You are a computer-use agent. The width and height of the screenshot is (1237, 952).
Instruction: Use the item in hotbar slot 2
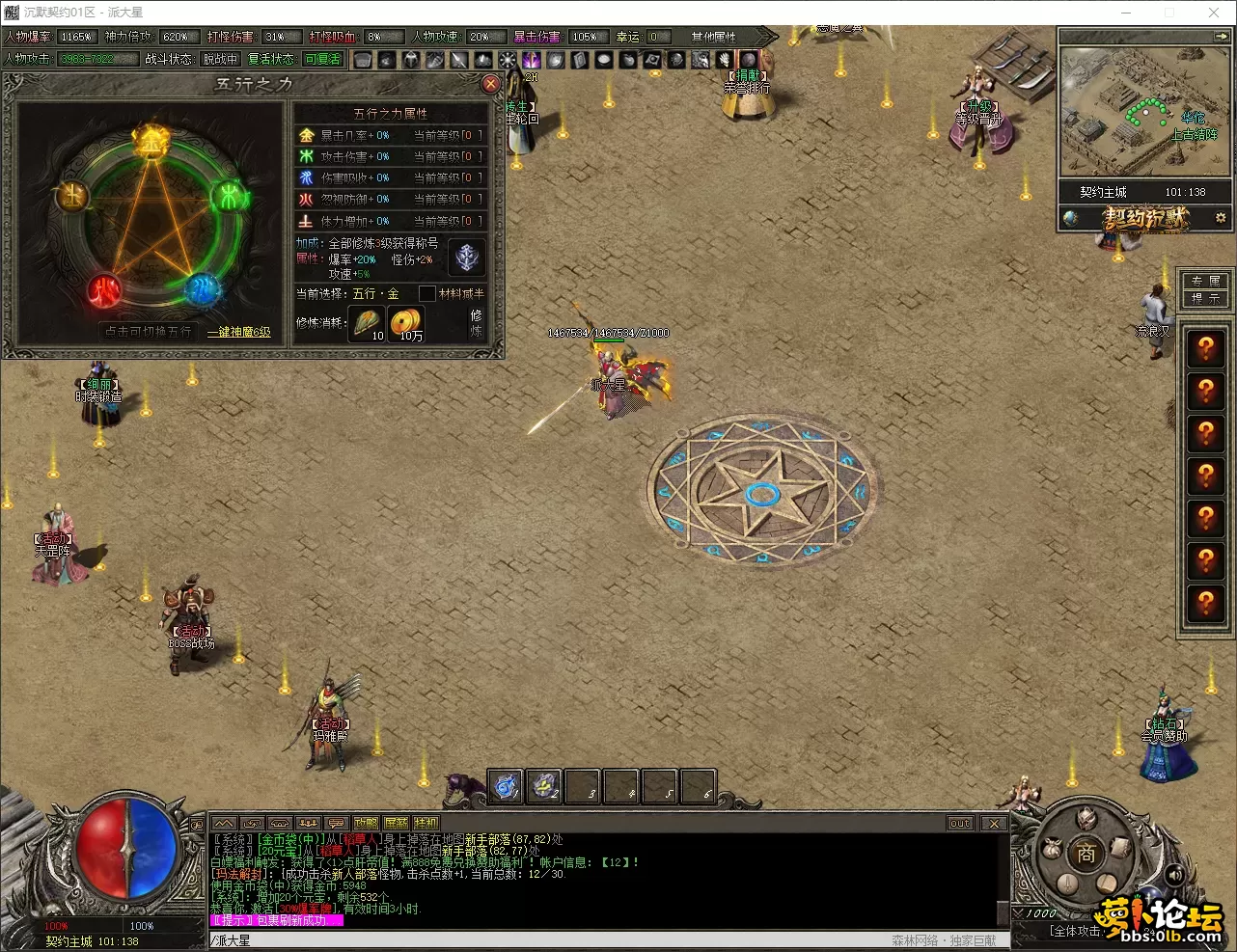[544, 786]
